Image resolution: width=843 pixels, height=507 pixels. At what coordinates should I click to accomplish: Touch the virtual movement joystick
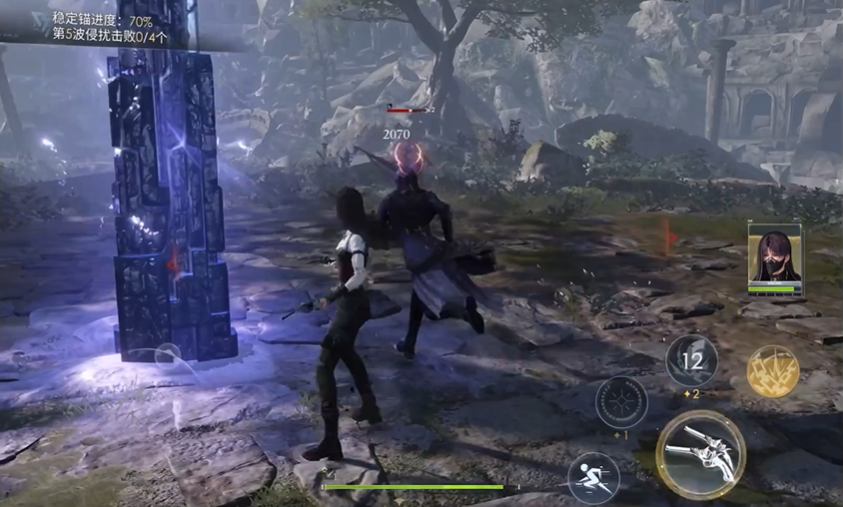click(167, 355)
